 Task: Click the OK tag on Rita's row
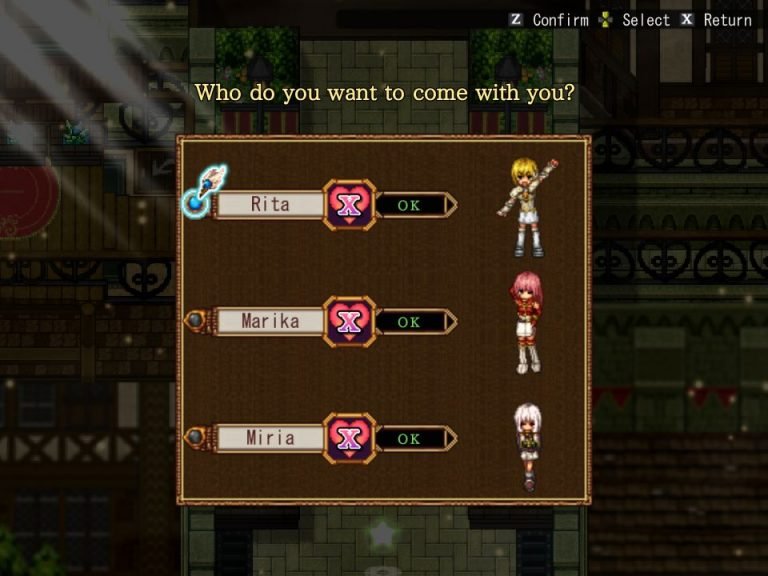click(x=411, y=205)
